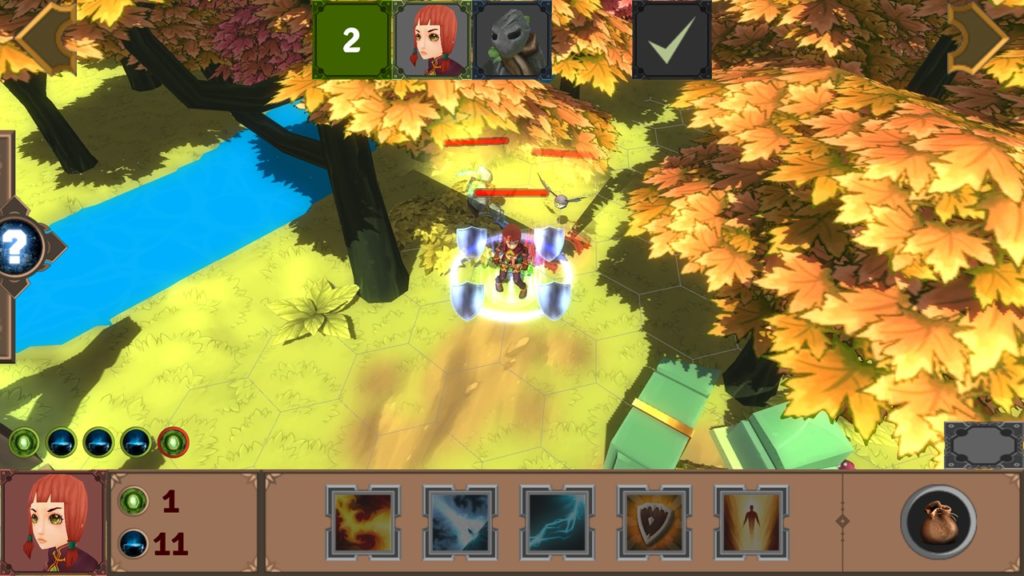
Task: Click the red-ringed green orb
Action: (x=173, y=441)
